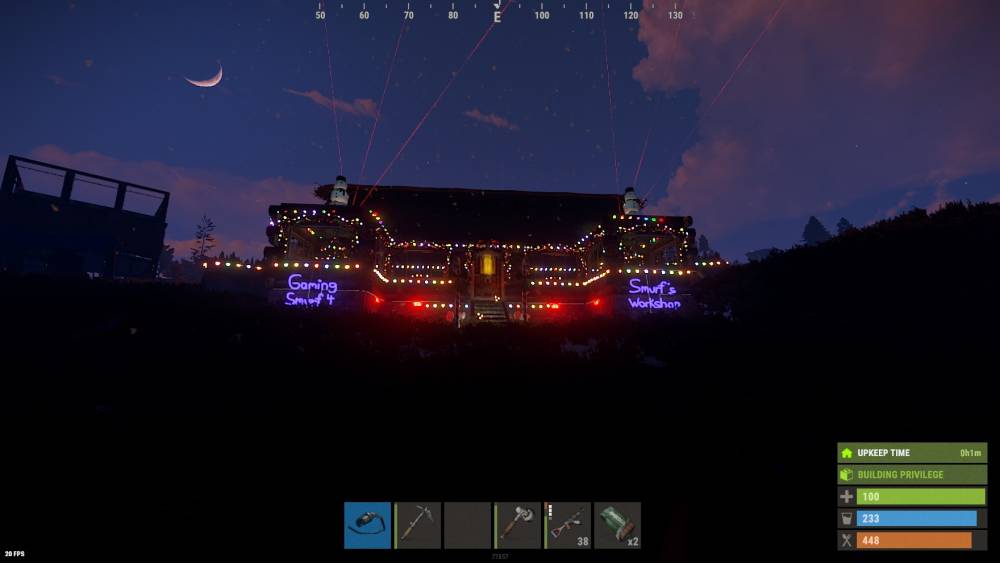The image size is (1000, 563).
Task: Equip the rifle with 38 rounds
Action: pos(567,525)
